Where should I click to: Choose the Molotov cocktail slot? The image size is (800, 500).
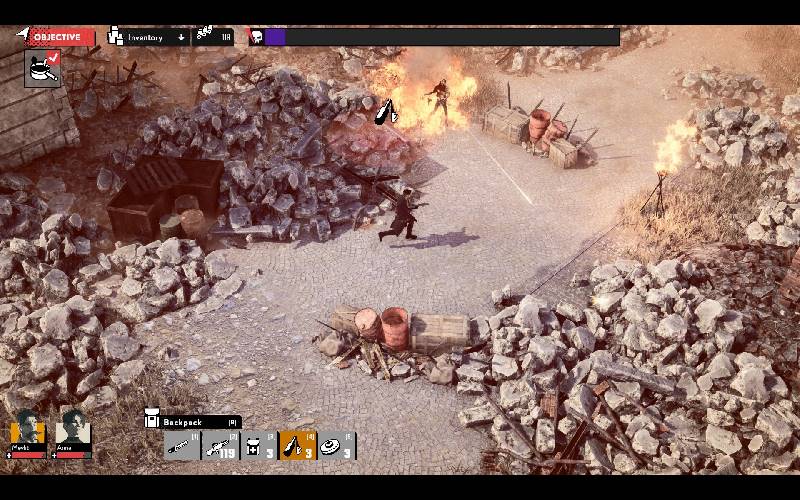298,446
